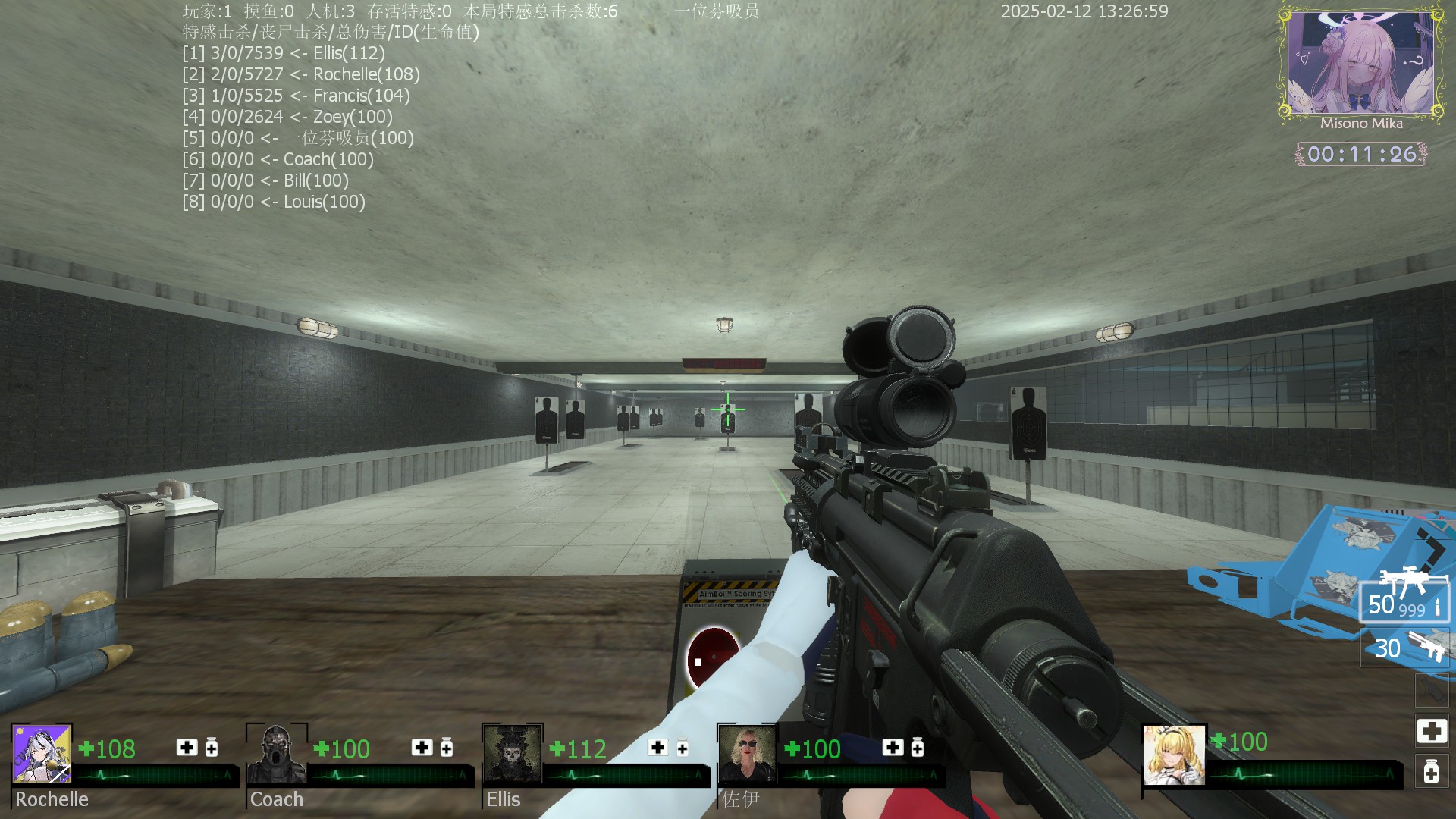The width and height of the screenshot is (1456, 819).
Task: Select Francis's row in the kill ranking
Action: click(296, 96)
